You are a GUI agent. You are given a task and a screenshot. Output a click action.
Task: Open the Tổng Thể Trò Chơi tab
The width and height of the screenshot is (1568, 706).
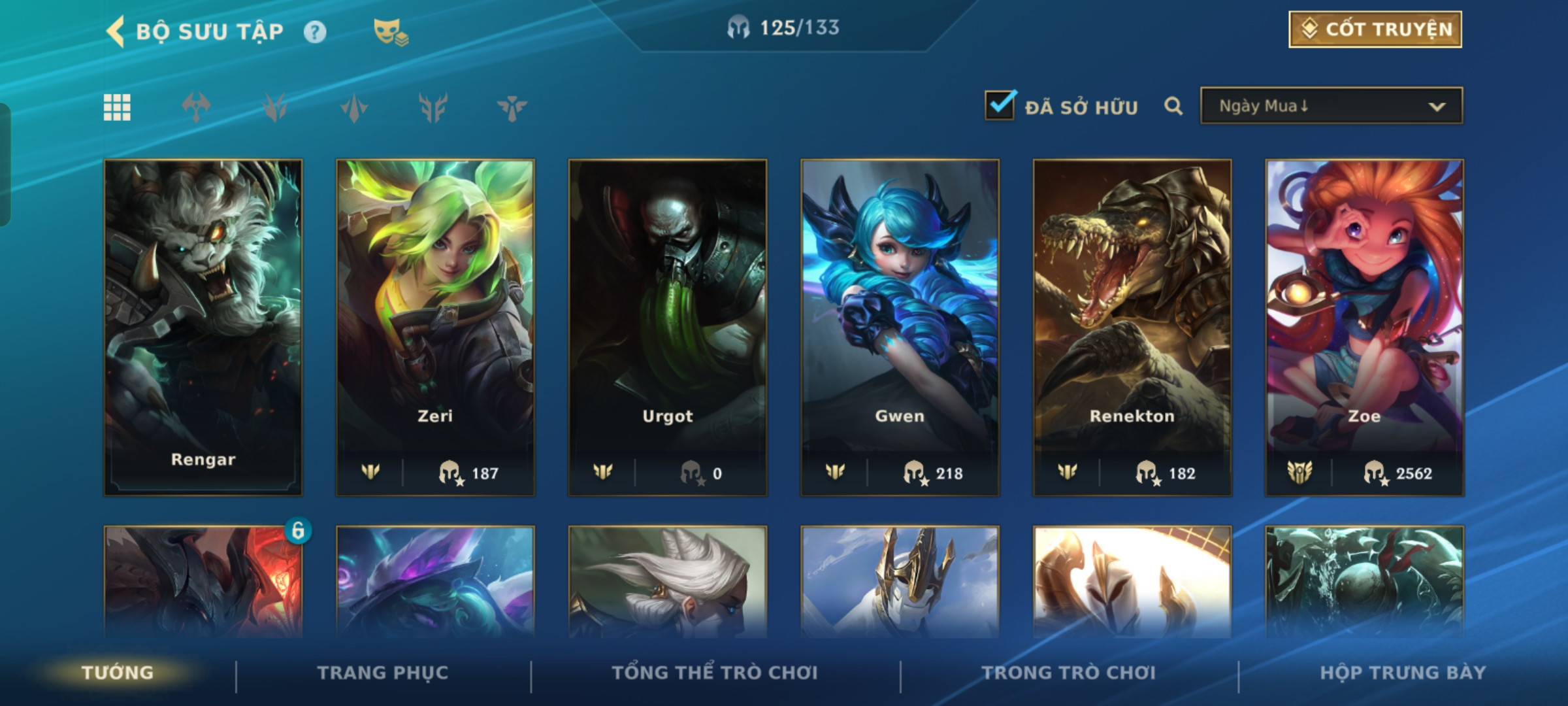(715, 673)
